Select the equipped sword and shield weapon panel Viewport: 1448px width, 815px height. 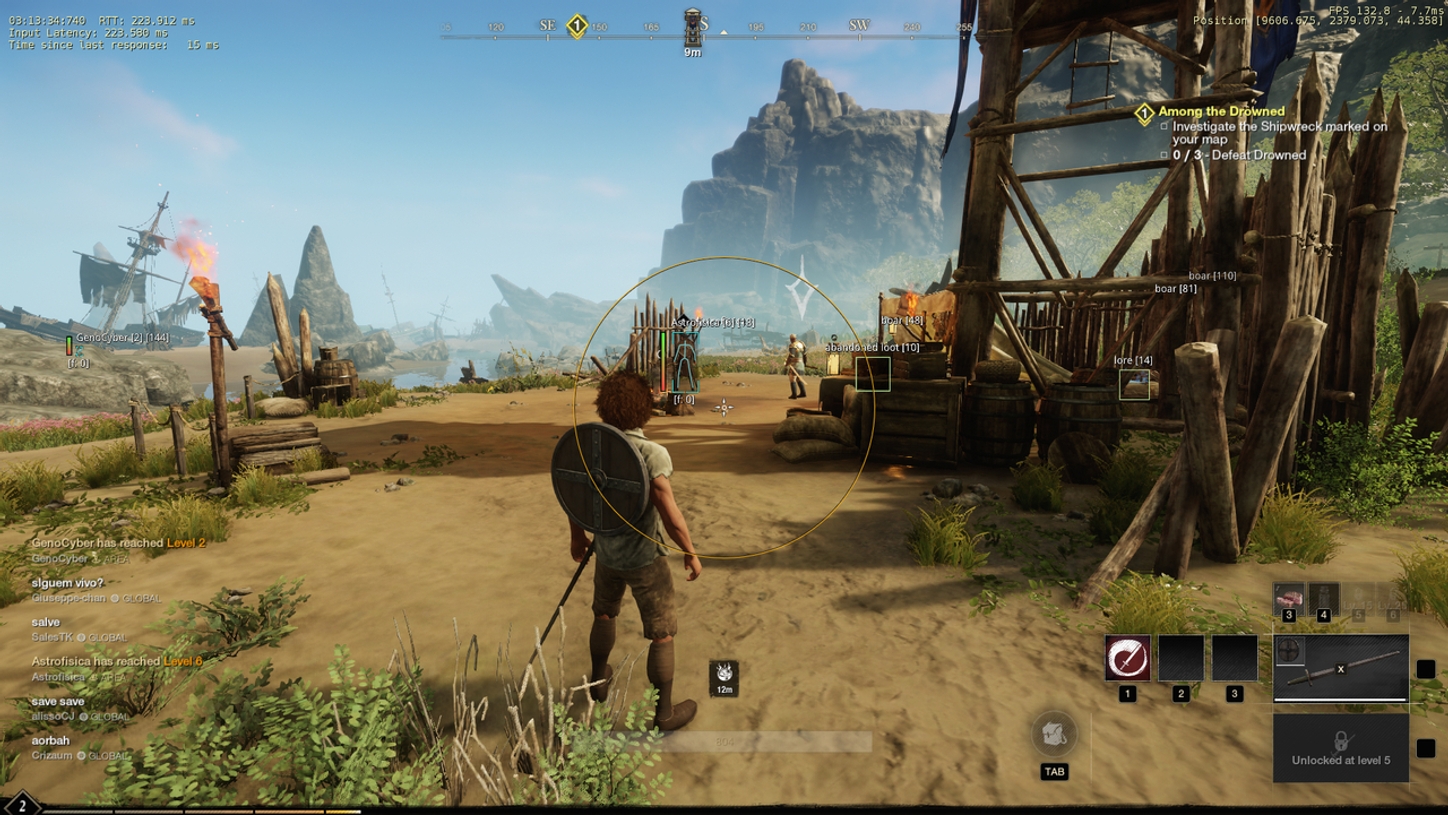click(1340, 669)
